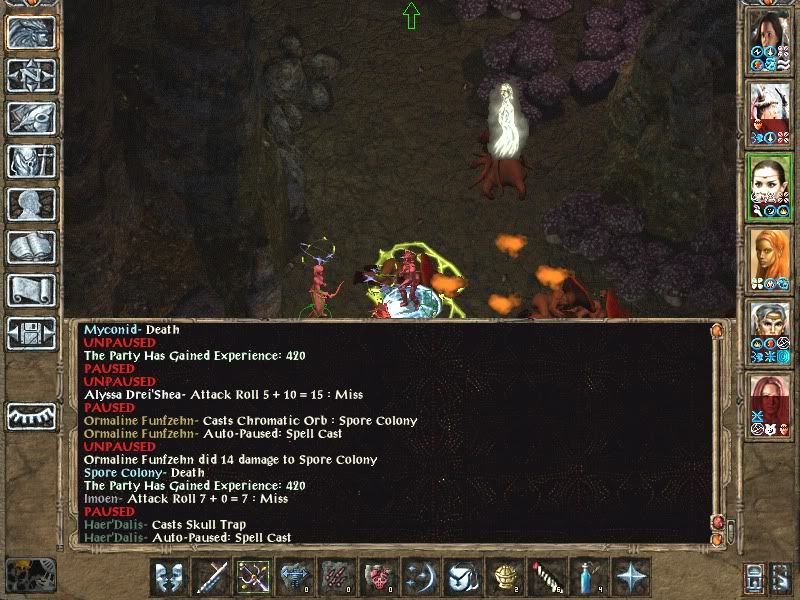This screenshot has height=600, width=800.
Task: Select the silver-haired character portrait
Action: pos(769,328)
